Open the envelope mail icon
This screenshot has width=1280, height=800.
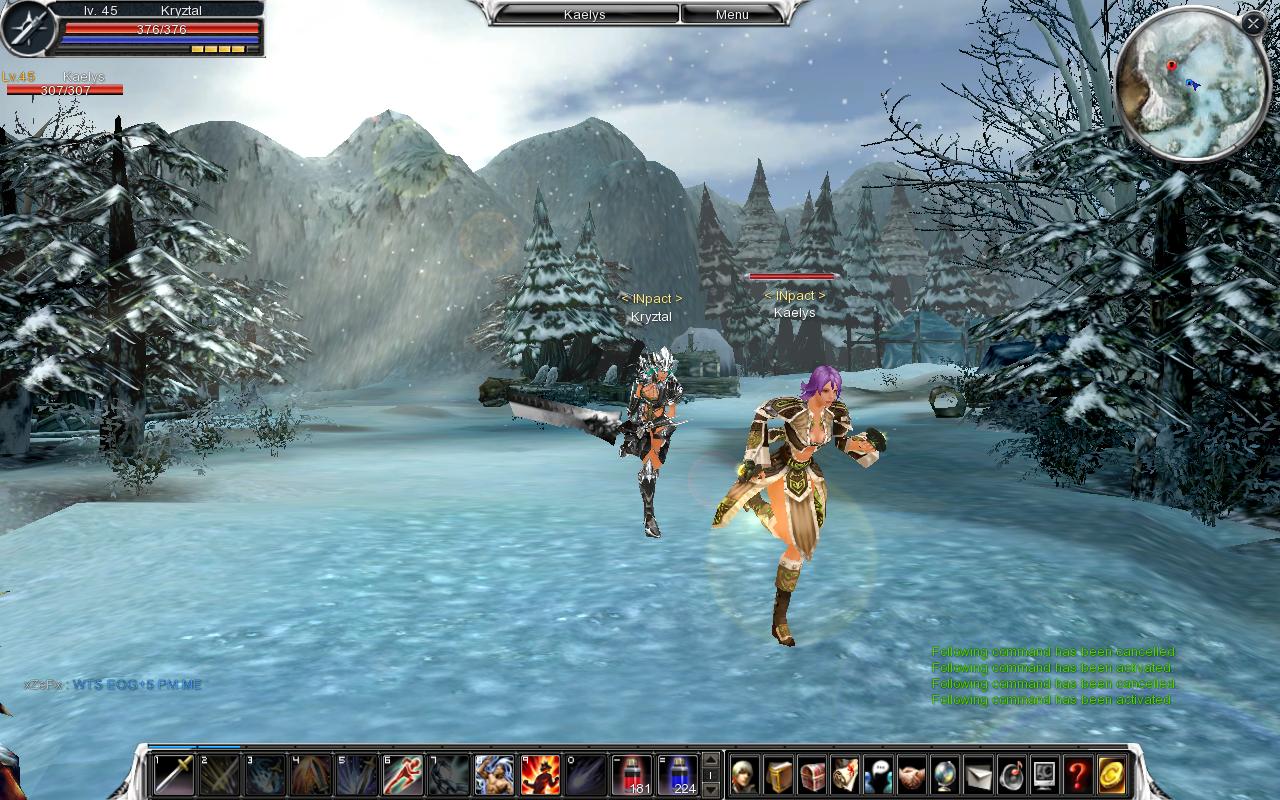[x=978, y=774]
